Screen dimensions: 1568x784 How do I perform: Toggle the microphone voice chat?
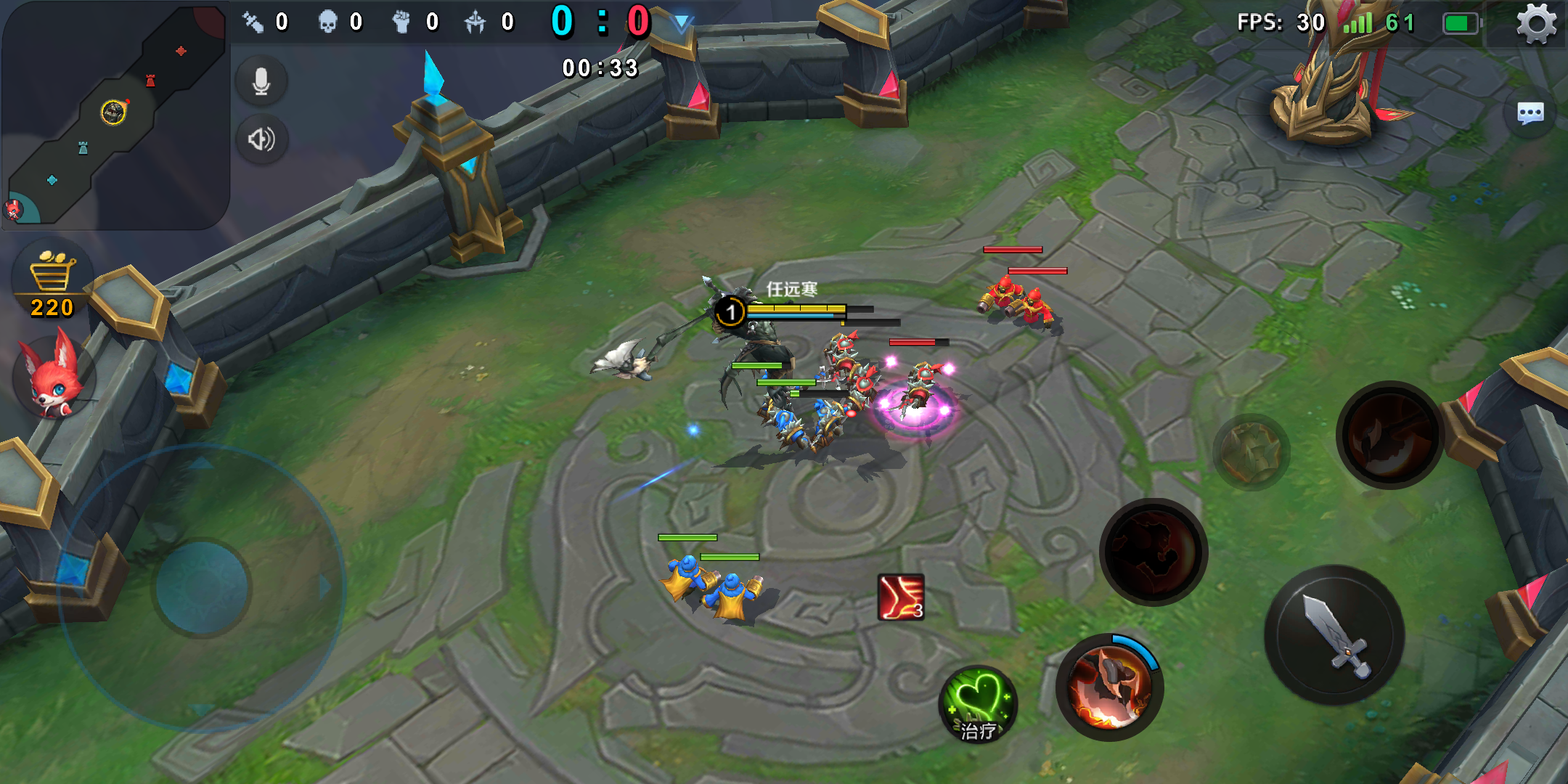click(261, 81)
